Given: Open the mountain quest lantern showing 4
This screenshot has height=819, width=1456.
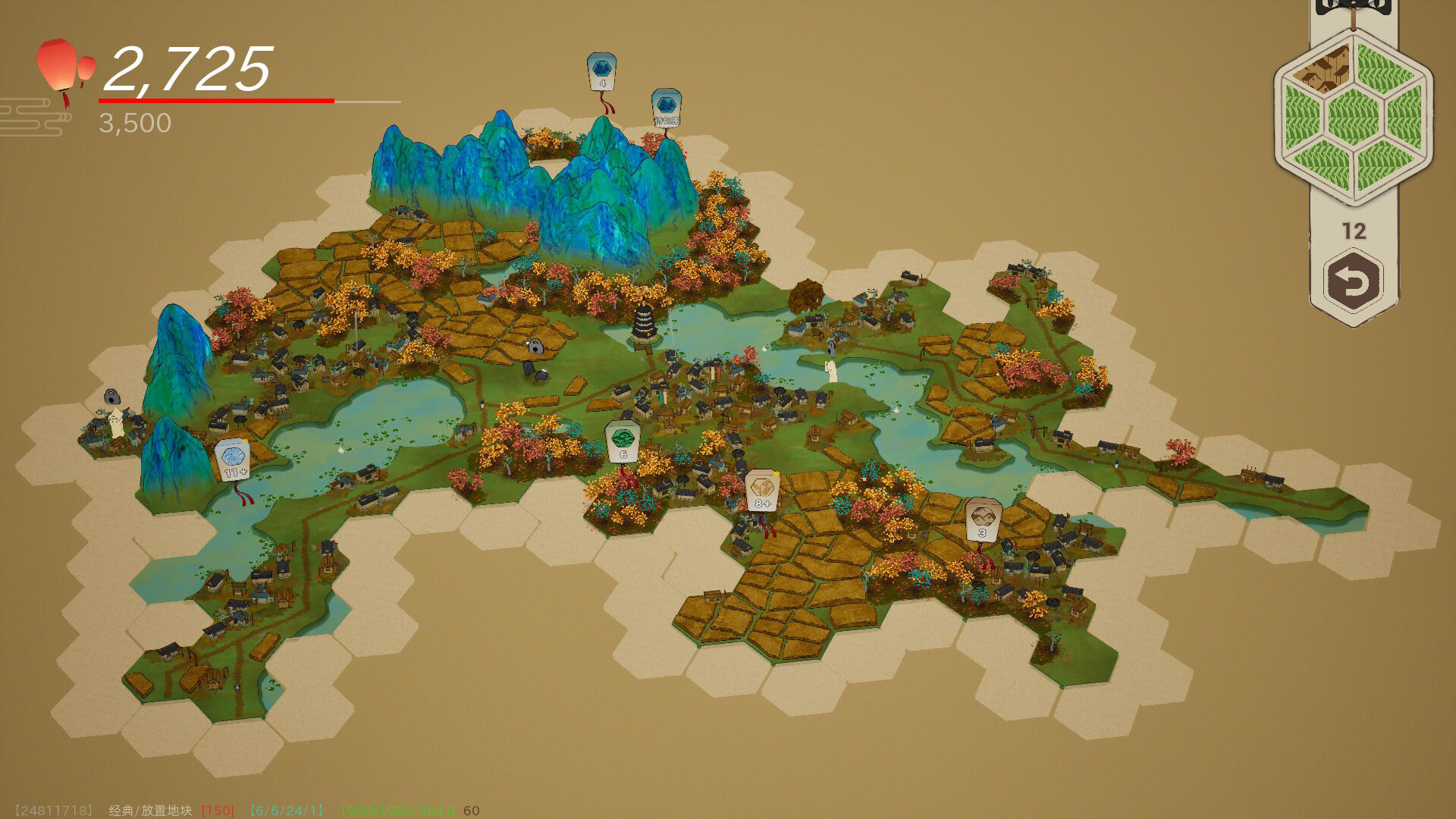Looking at the screenshot, I should coord(601,72).
